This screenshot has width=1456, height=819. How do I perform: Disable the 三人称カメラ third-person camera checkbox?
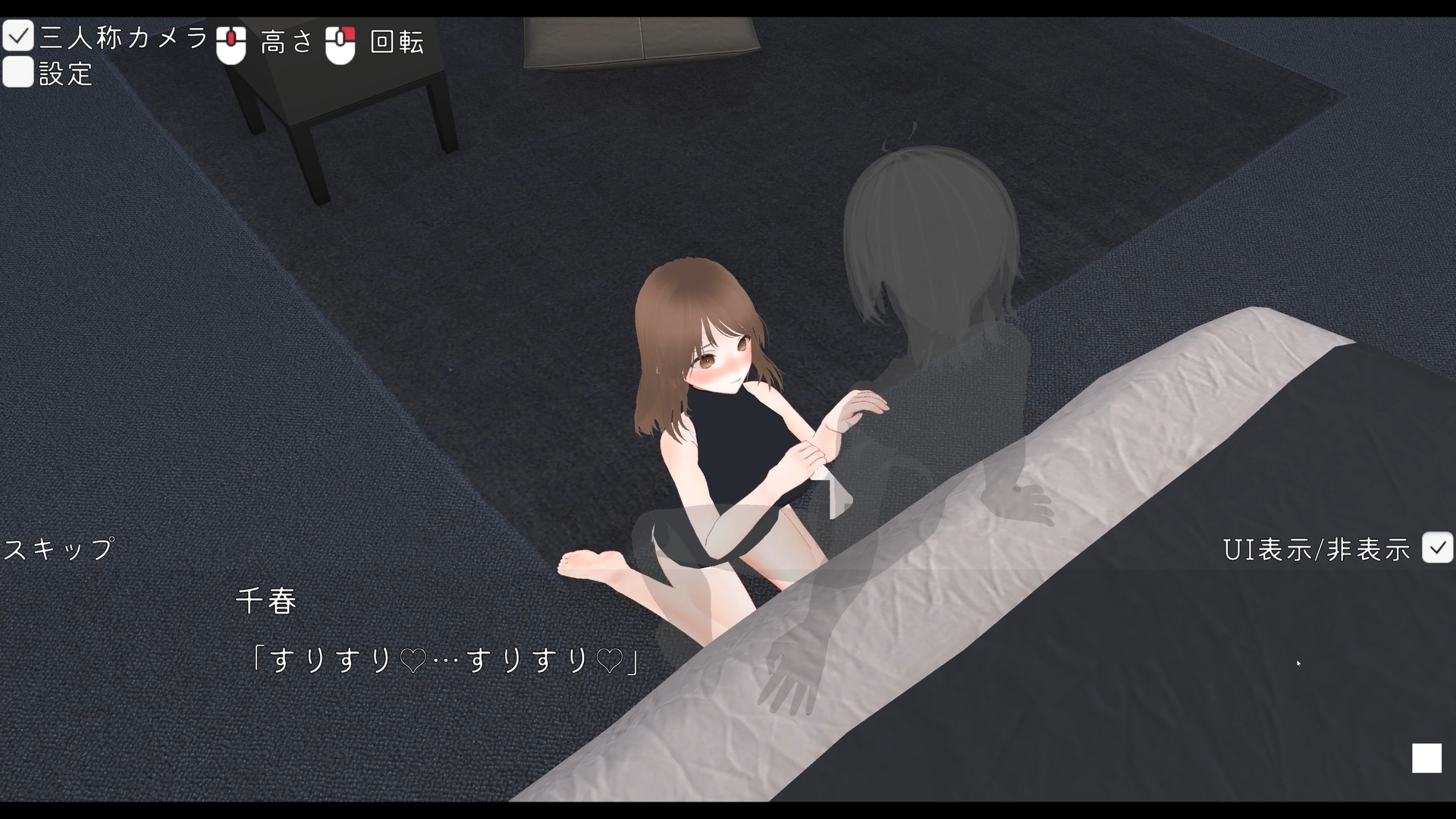(18, 35)
